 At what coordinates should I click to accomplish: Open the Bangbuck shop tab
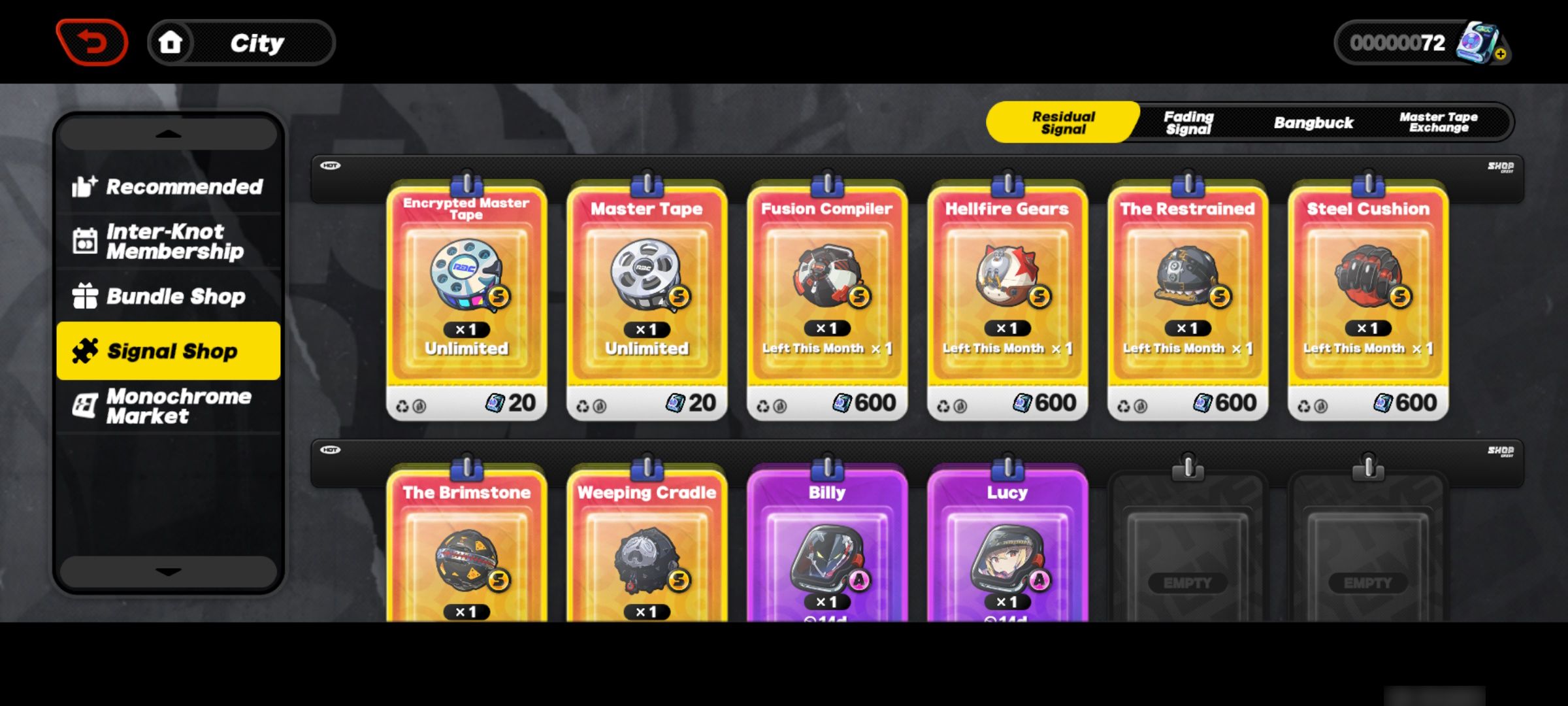[1313, 122]
